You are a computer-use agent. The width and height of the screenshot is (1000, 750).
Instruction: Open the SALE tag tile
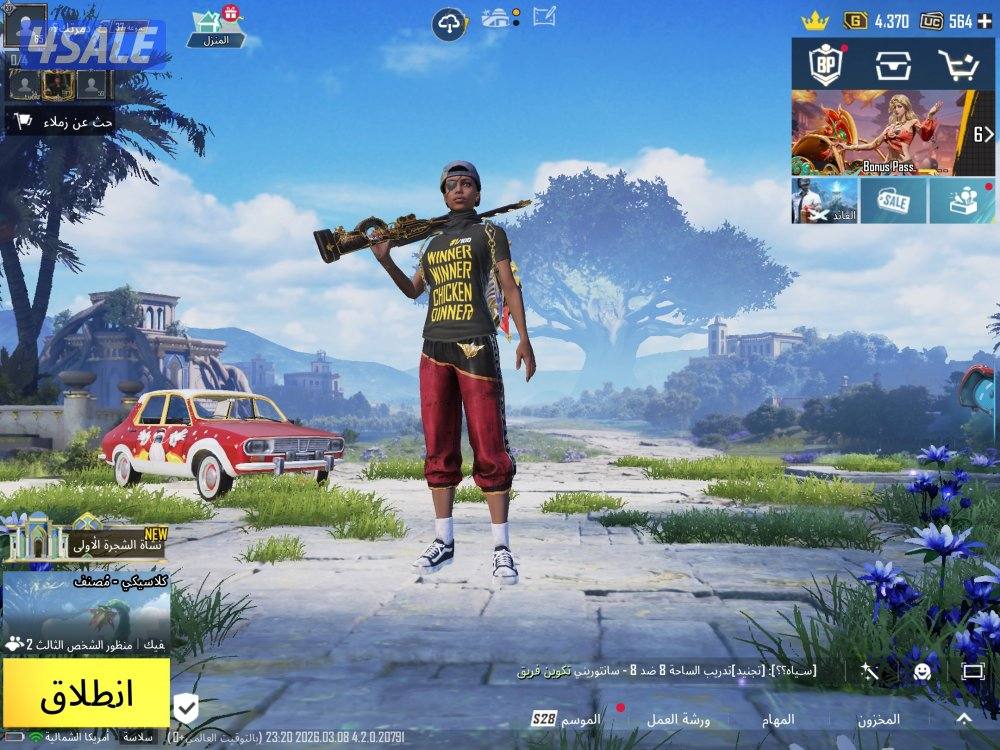(893, 201)
